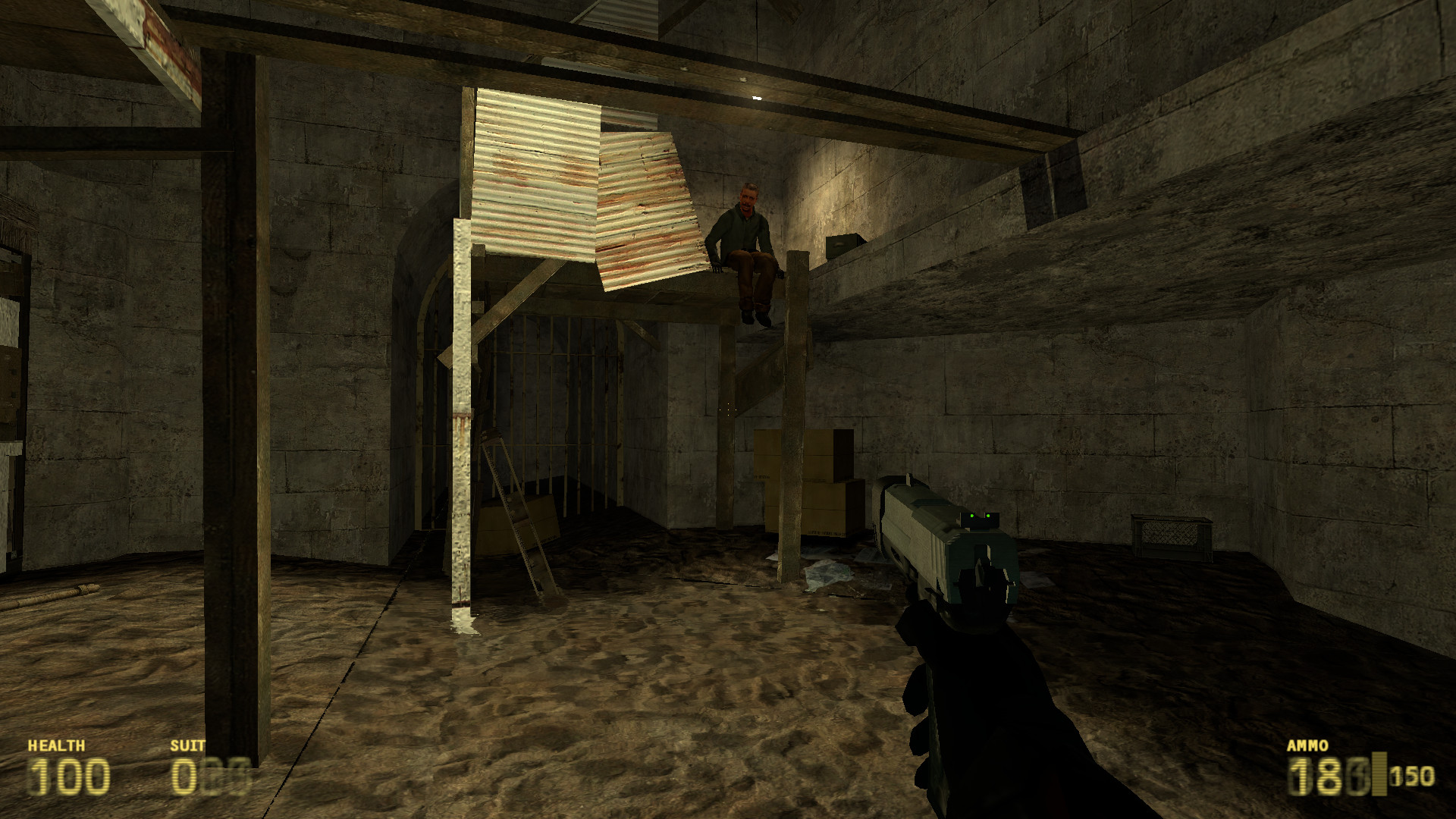The image size is (1456, 819).
Task: Click the AMMO counter label
Action: pyautogui.click(x=1308, y=745)
